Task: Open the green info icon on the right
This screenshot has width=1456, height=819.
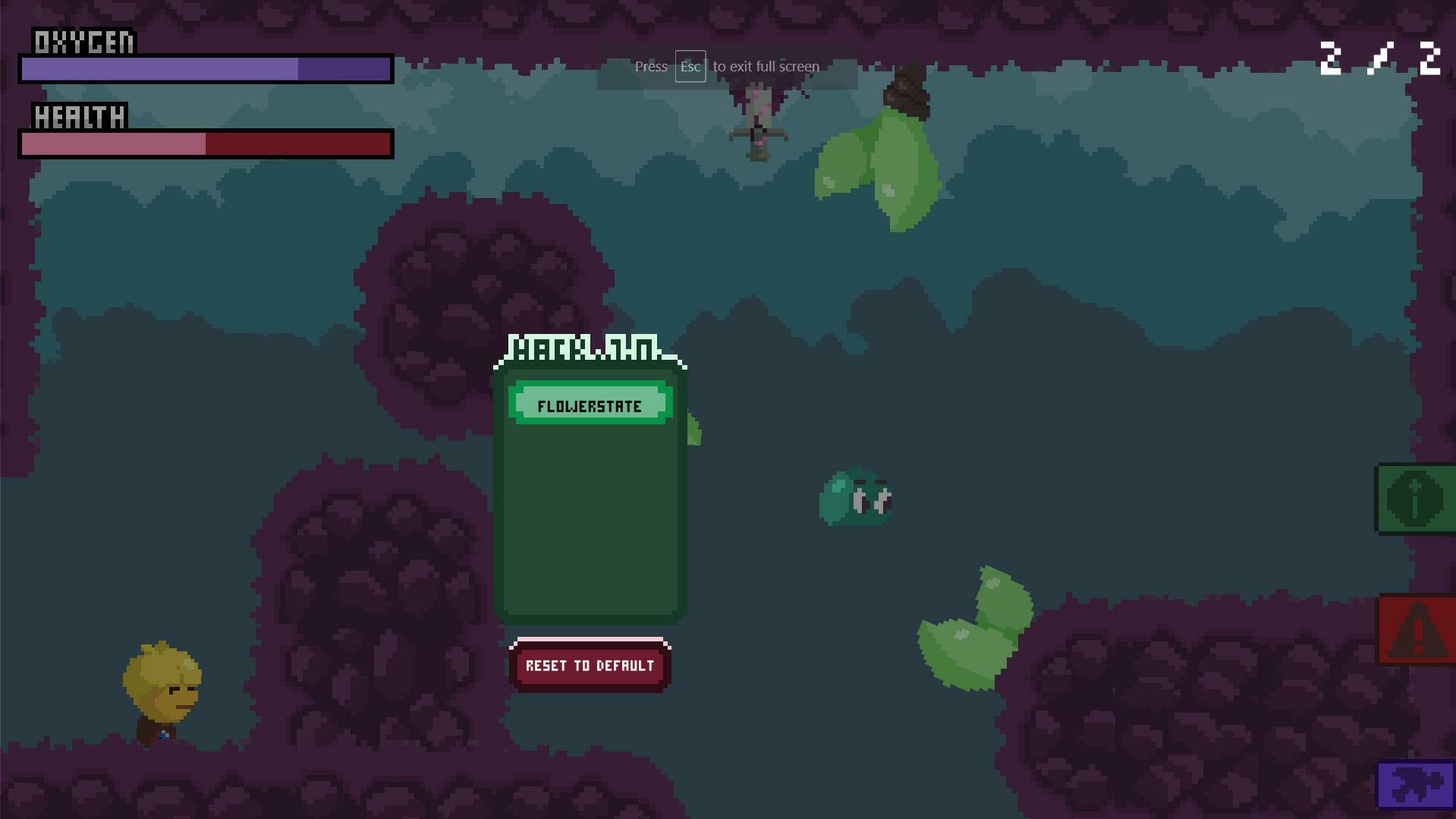Action: tap(1416, 499)
